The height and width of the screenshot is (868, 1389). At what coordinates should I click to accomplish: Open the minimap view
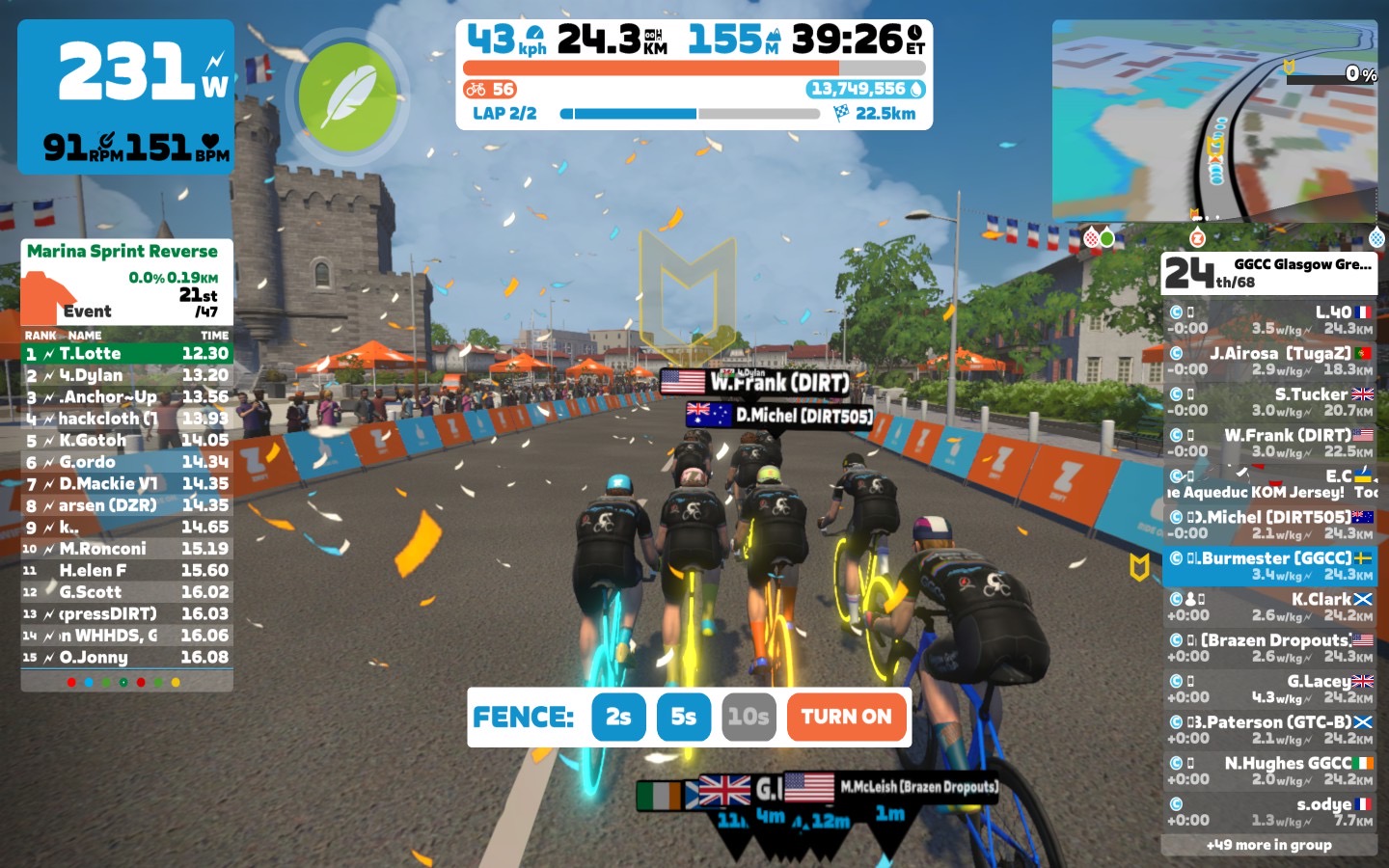coord(1214,122)
